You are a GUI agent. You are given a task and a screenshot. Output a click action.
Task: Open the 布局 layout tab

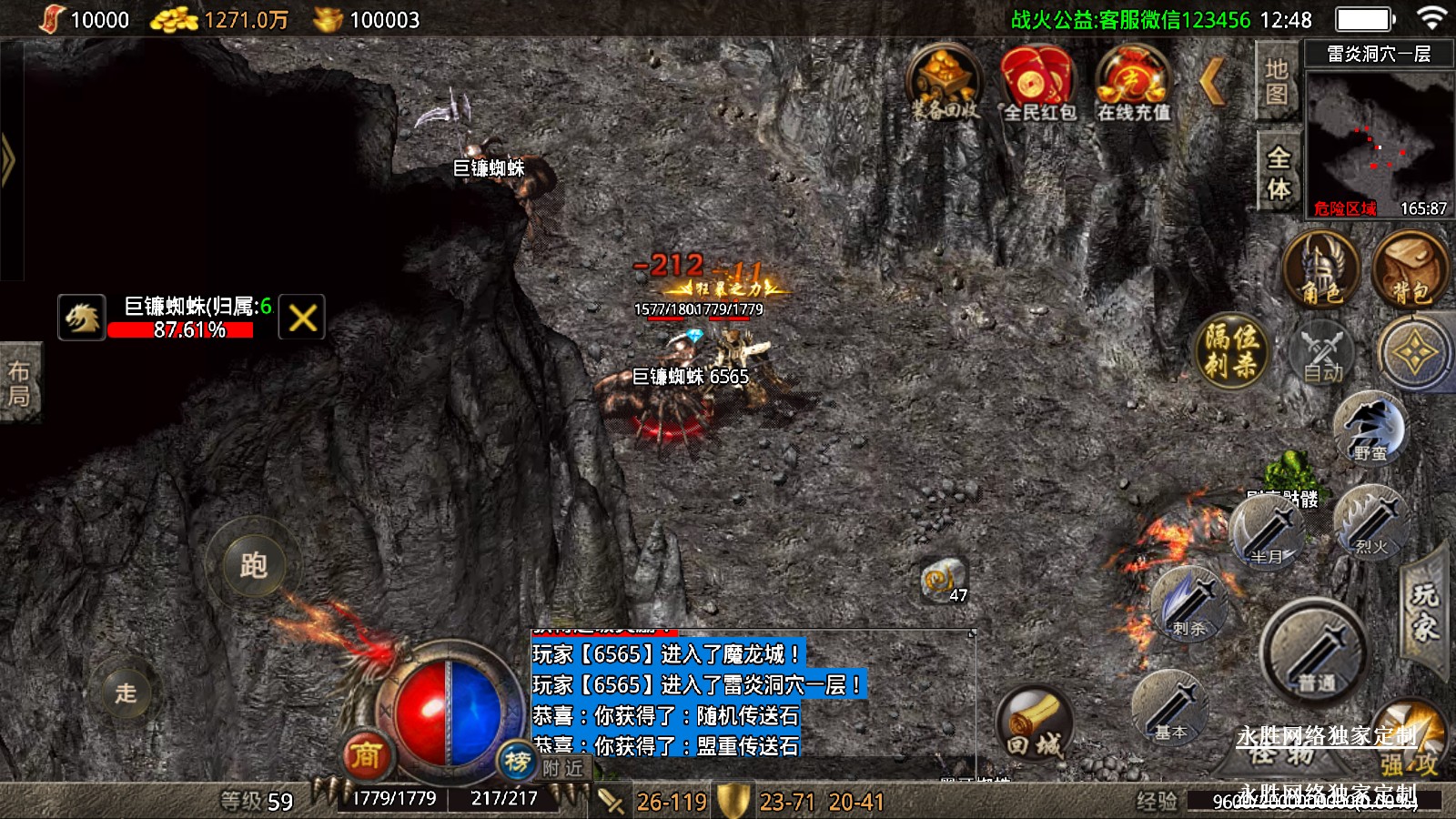(19, 383)
